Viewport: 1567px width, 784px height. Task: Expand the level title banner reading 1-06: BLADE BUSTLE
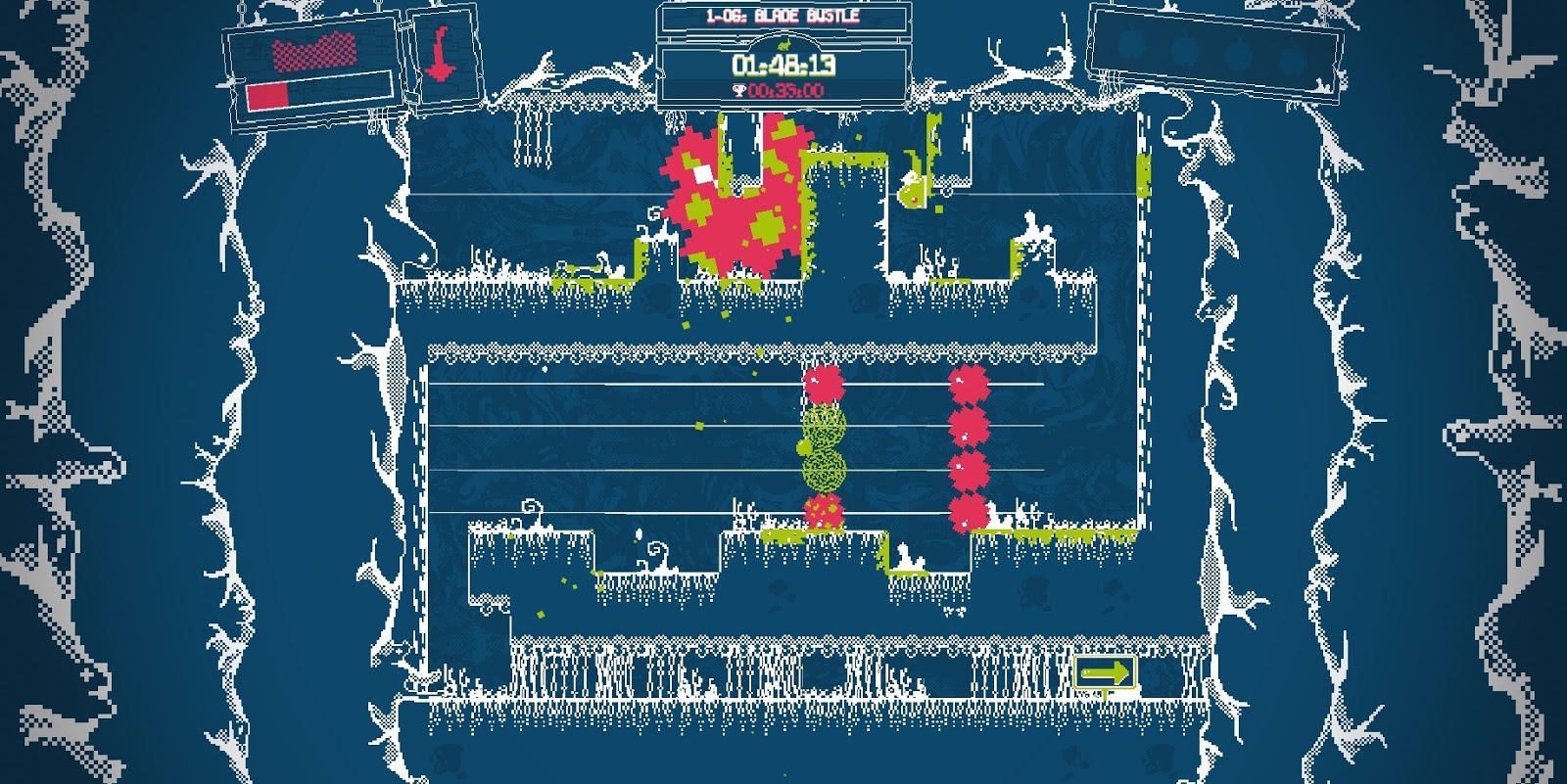pyautogui.click(x=783, y=16)
